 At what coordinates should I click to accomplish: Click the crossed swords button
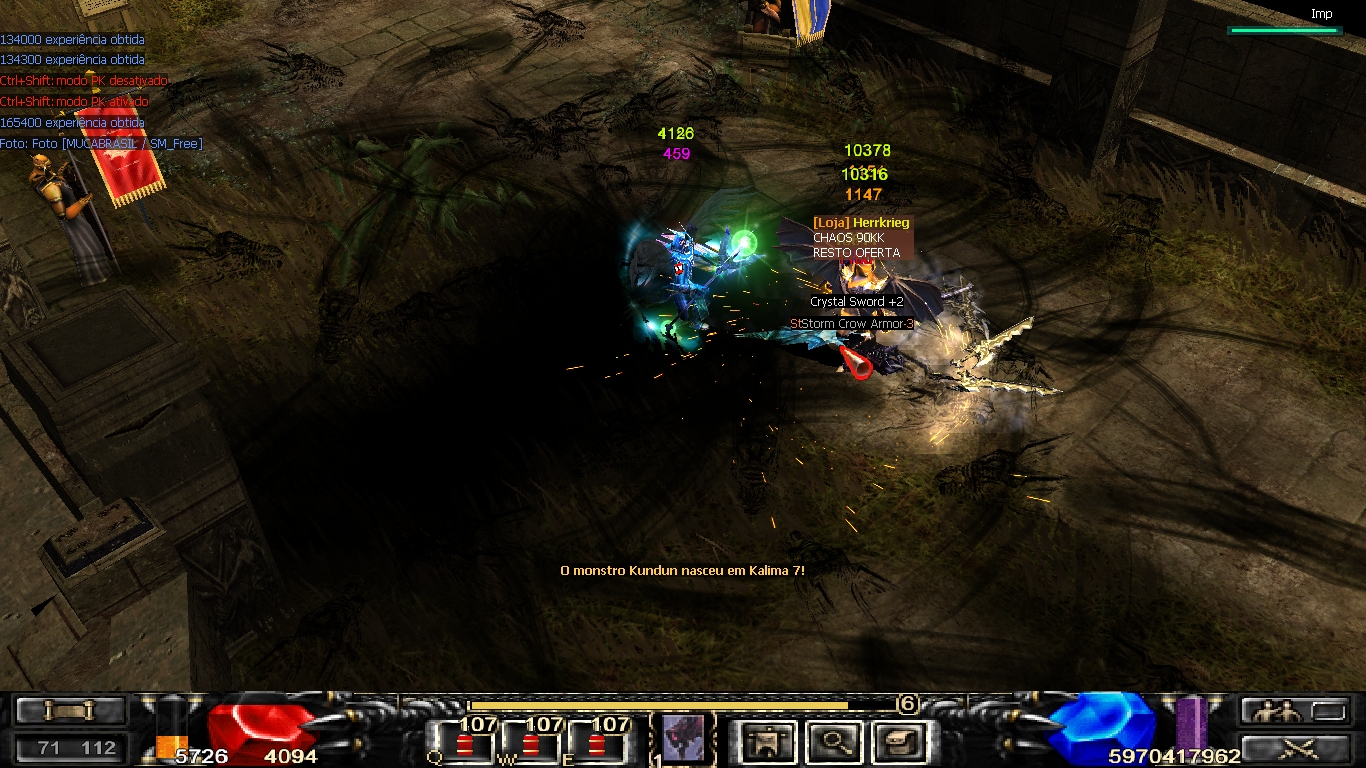(x=1295, y=747)
